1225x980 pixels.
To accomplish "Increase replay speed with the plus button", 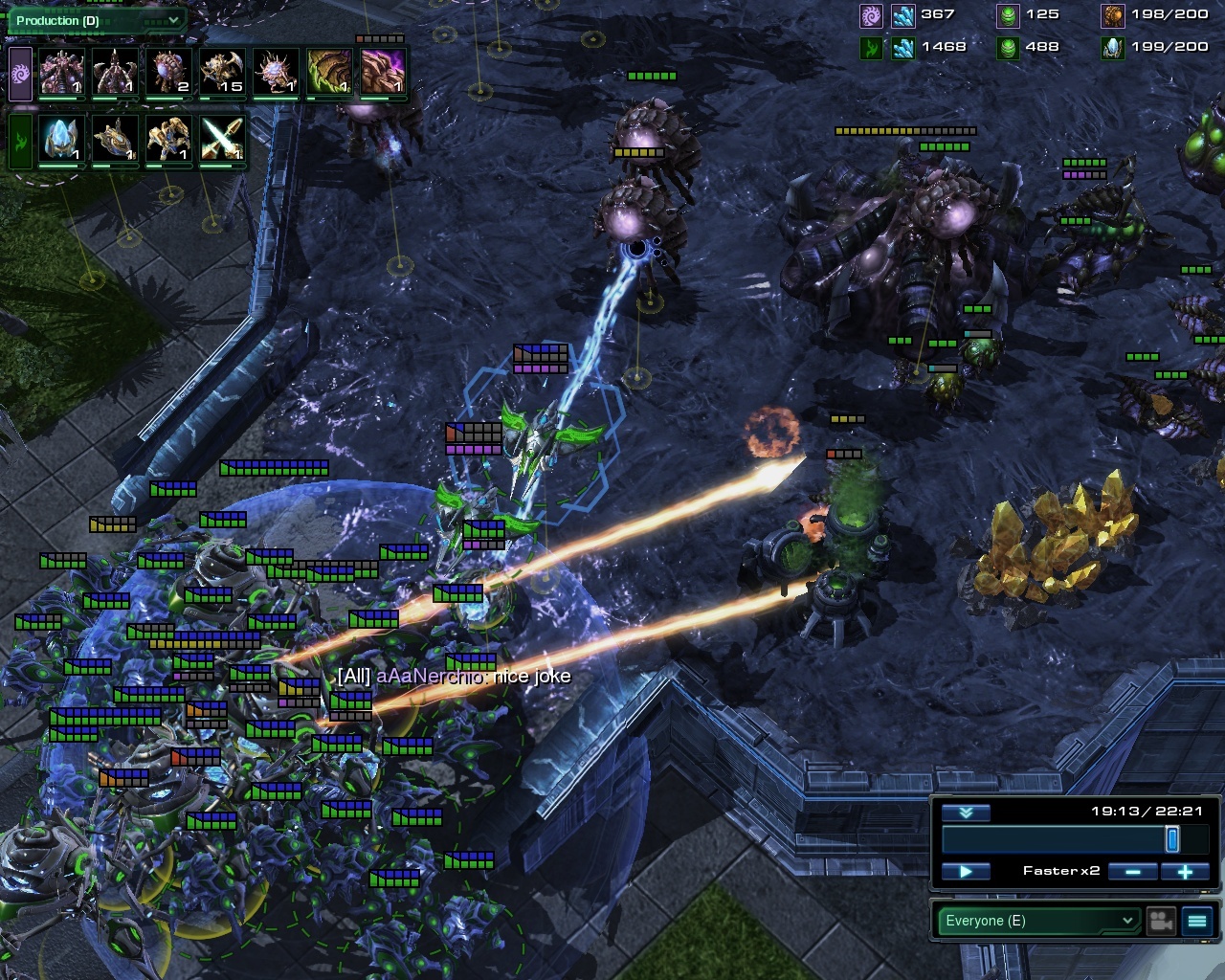I will 1185,871.
